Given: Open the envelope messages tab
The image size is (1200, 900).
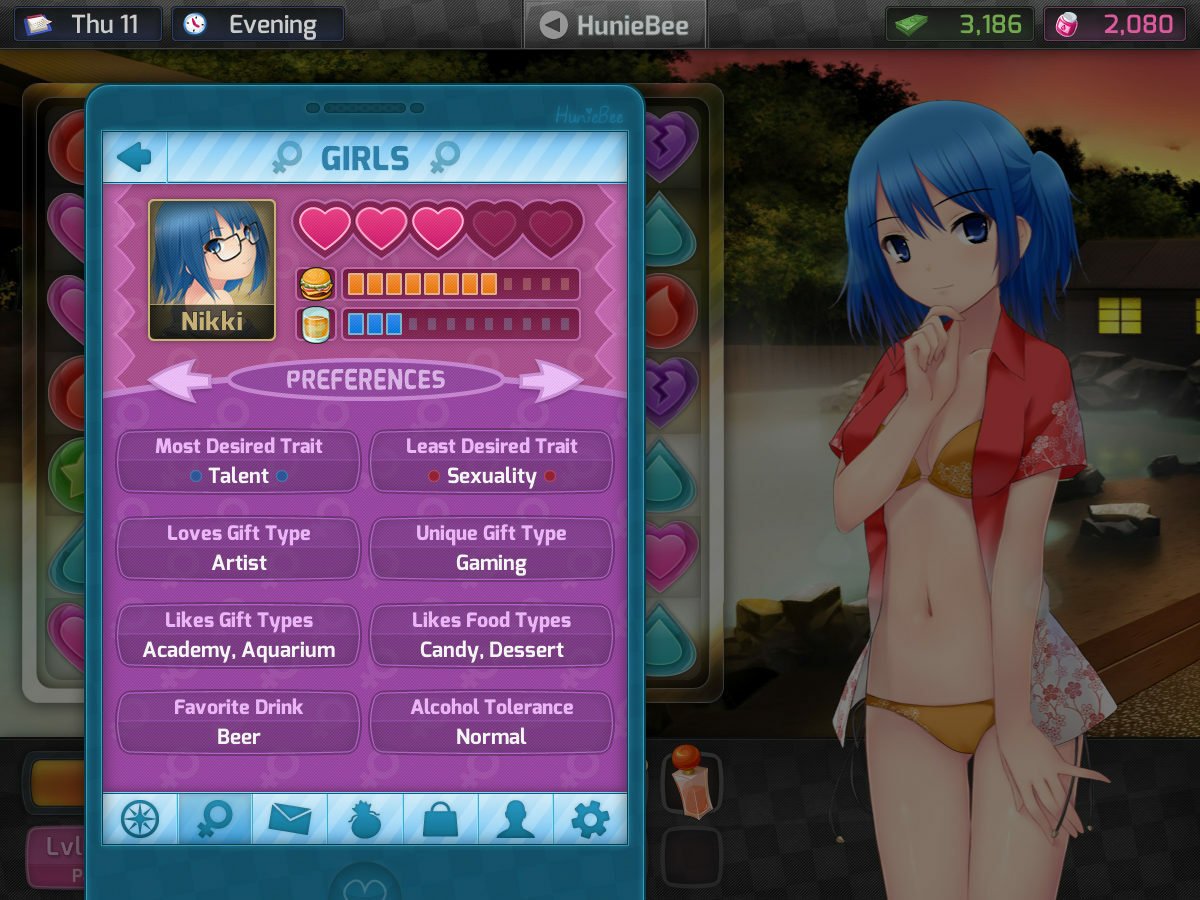Looking at the screenshot, I should tap(290, 820).
